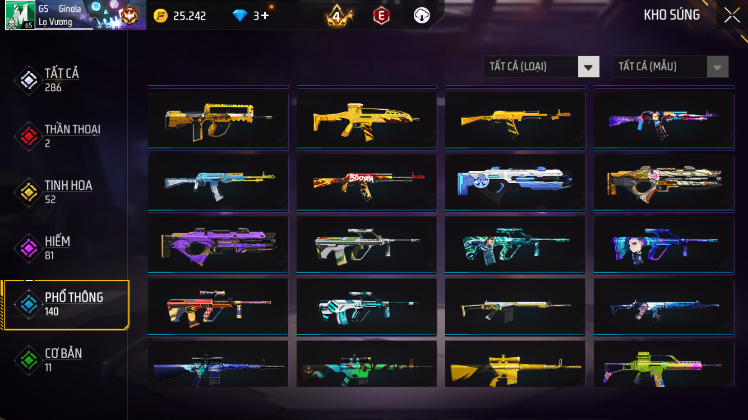
Task: Open the TINH HOA weapon category
Action: click(65, 192)
